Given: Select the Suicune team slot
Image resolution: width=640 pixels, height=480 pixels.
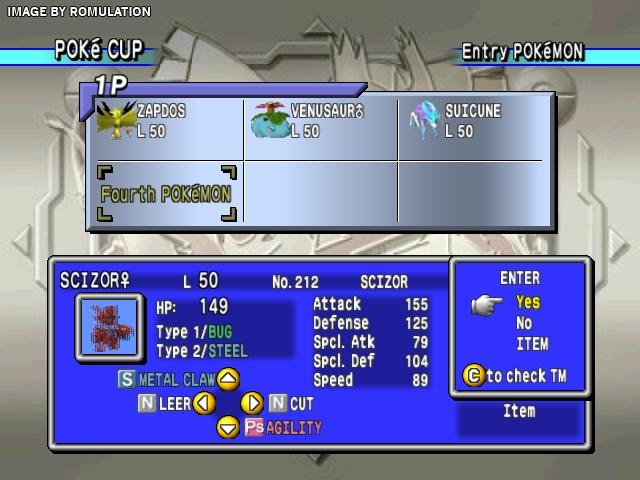Looking at the screenshot, I should click(x=470, y=126).
